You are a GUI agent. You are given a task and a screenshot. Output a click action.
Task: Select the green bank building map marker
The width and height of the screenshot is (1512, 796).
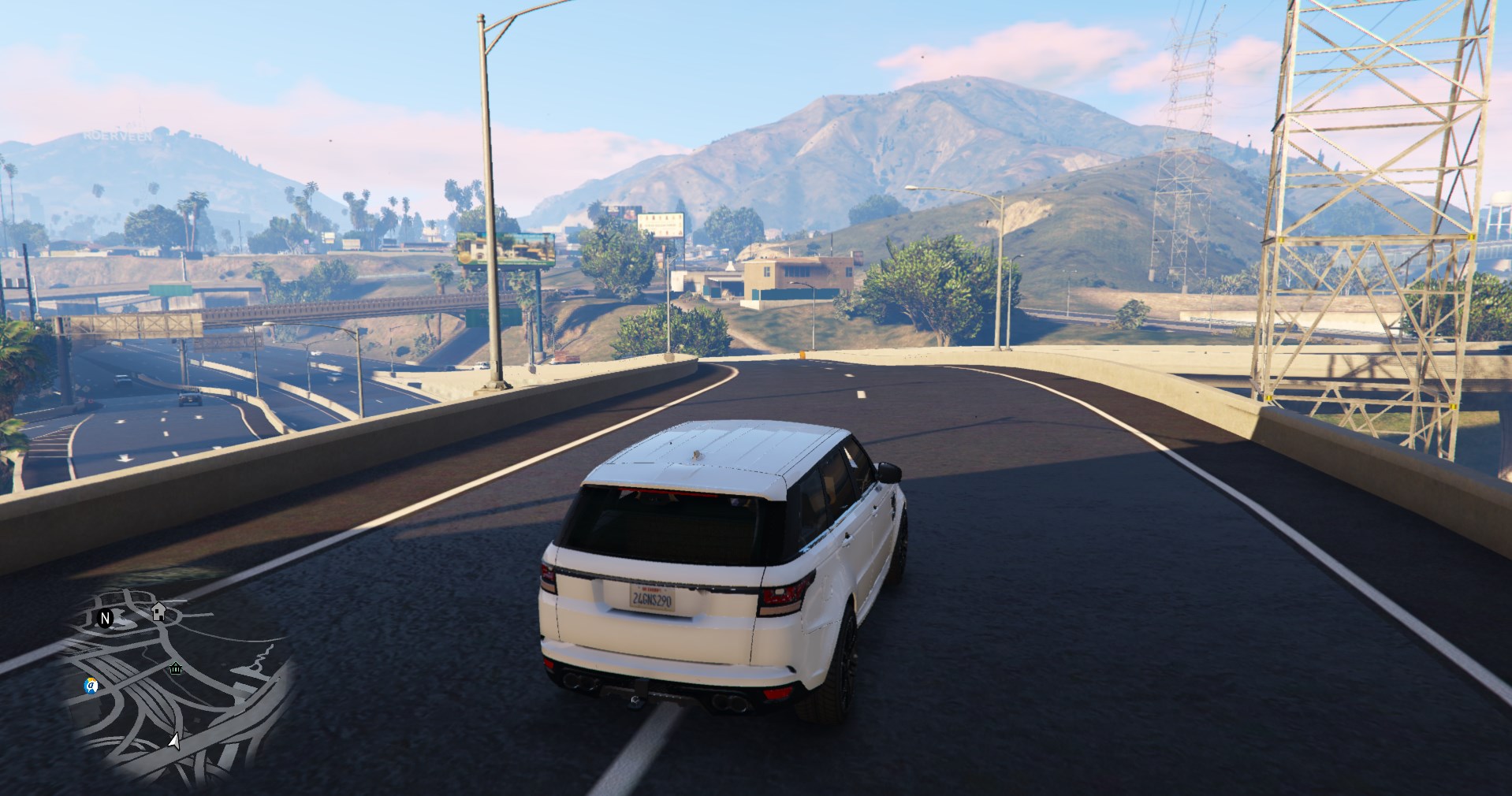click(176, 669)
